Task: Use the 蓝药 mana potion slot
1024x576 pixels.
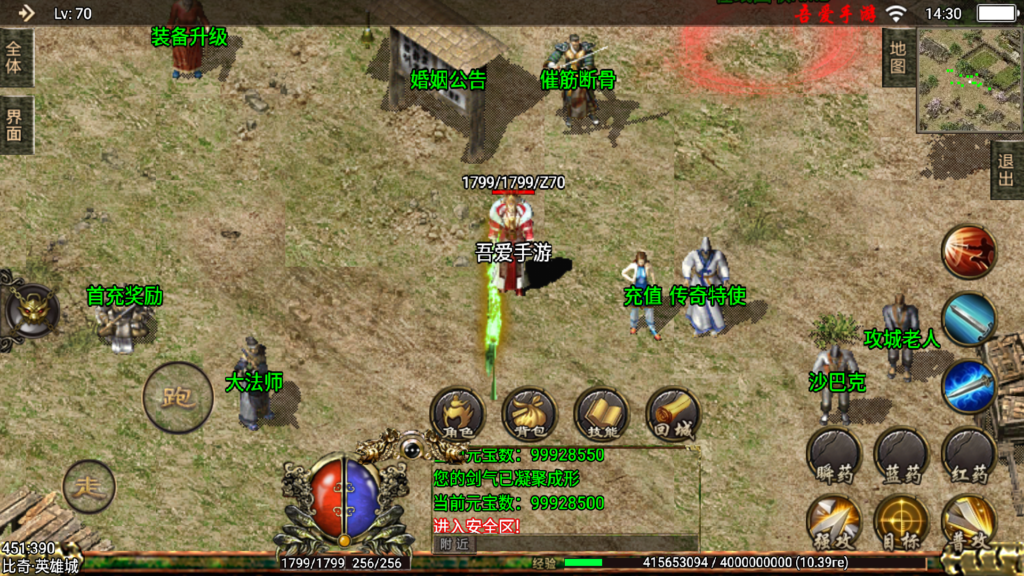Action: (x=901, y=456)
